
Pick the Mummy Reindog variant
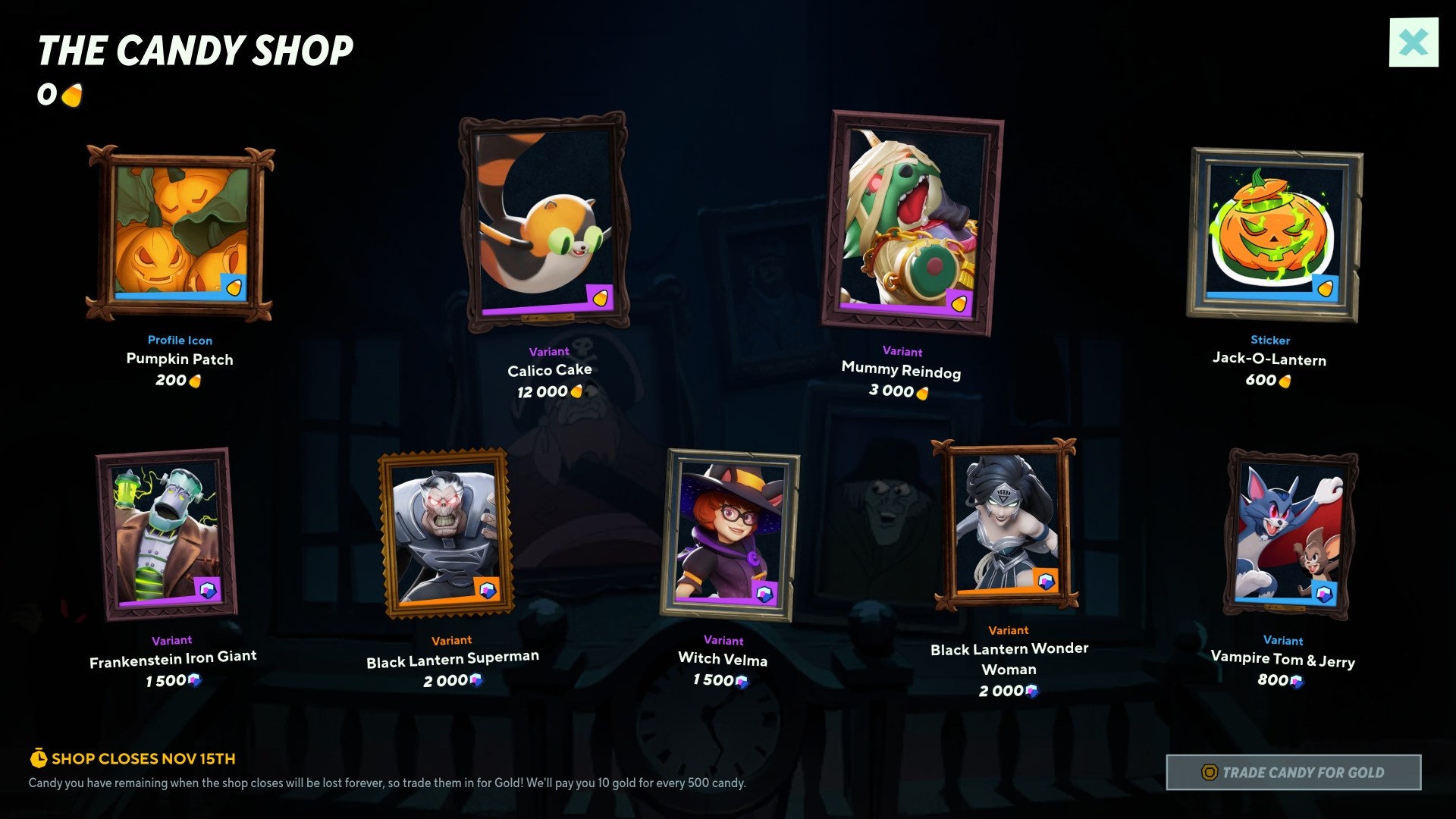click(x=911, y=223)
